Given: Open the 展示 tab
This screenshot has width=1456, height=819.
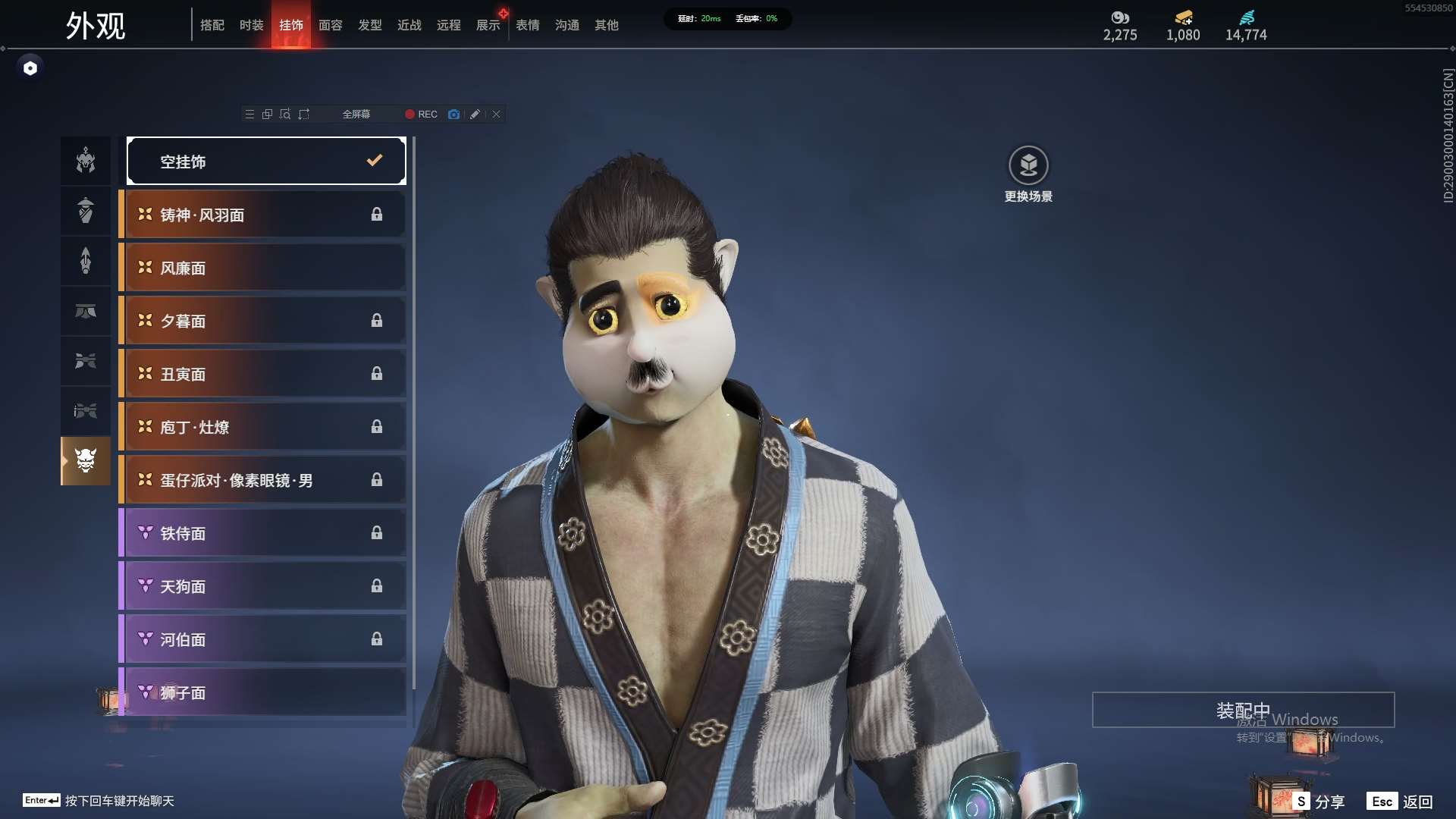Looking at the screenshot, I should coord(488,25).
